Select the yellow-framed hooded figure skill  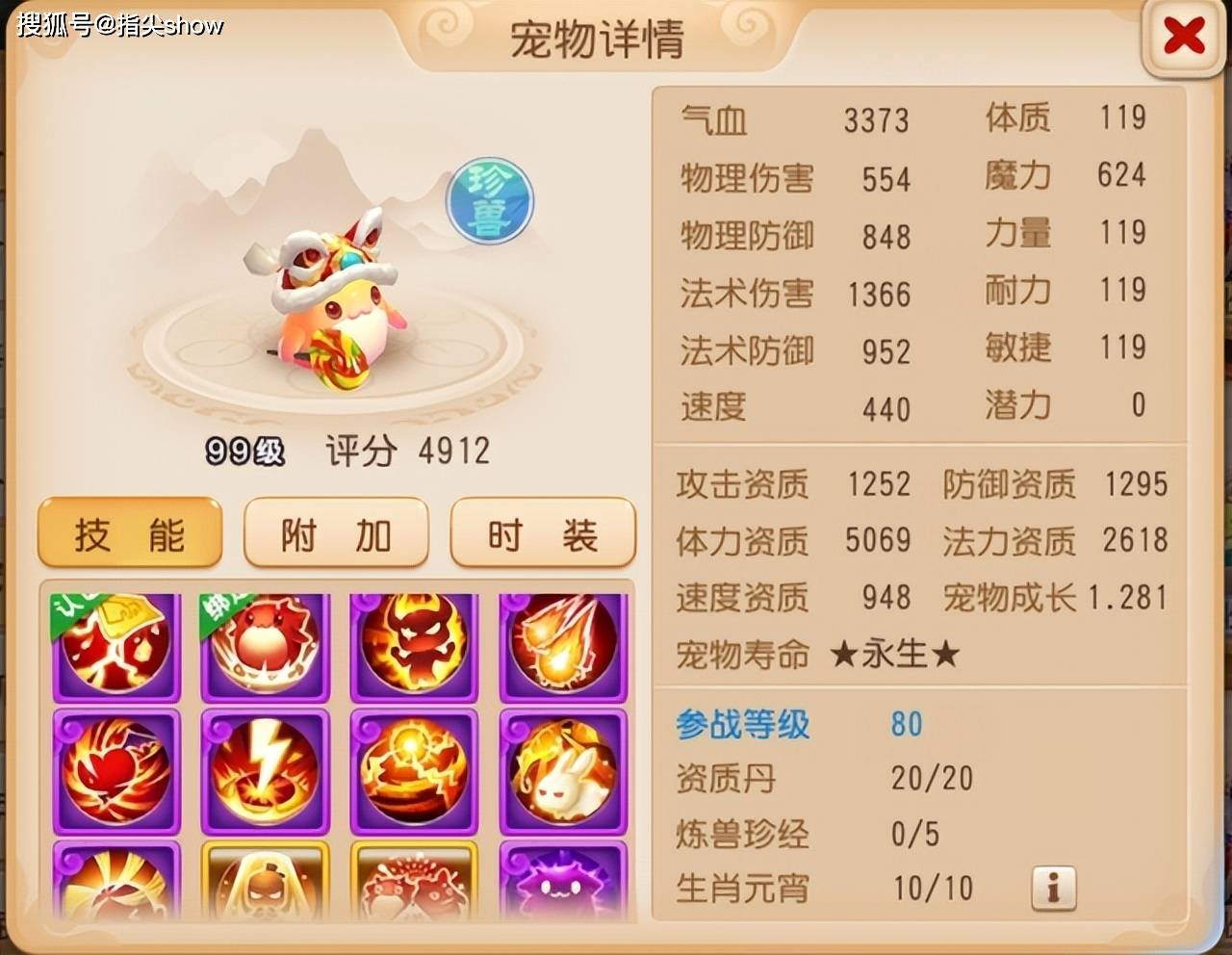coord(265,881)
